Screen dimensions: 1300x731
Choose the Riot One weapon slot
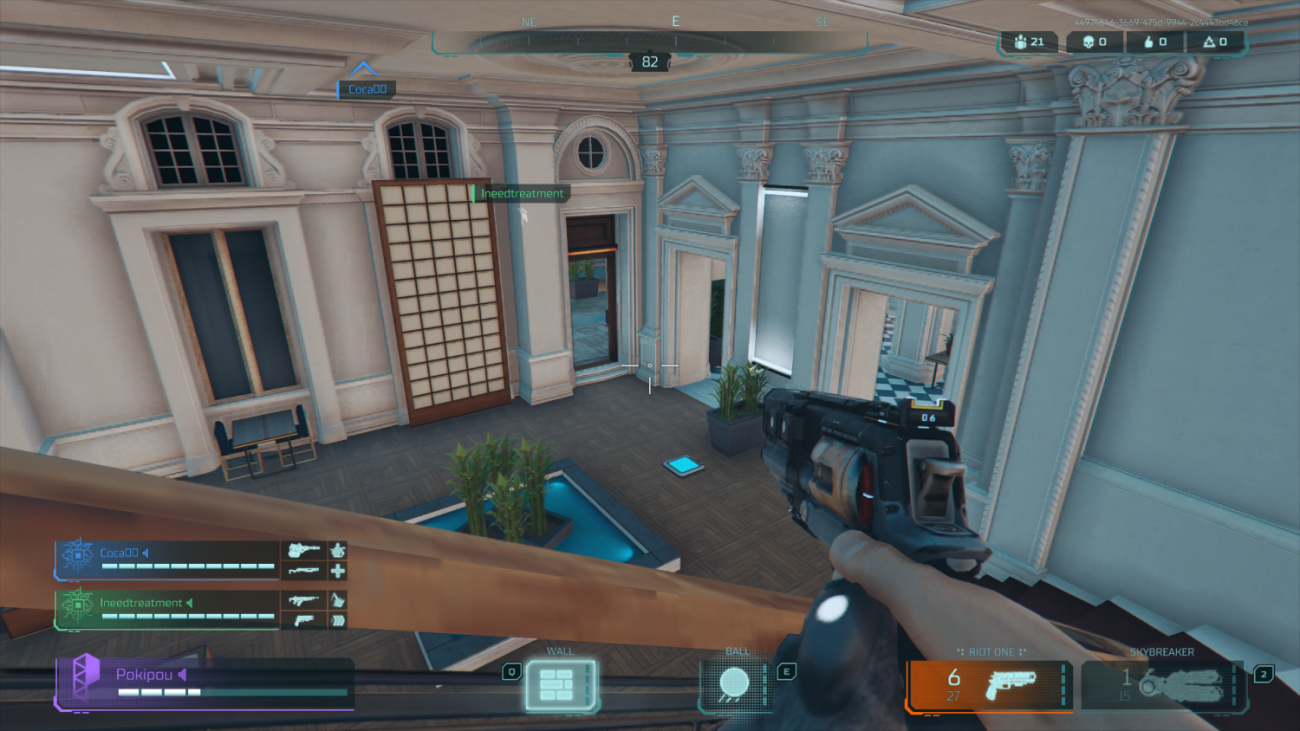tap(989, 686)
